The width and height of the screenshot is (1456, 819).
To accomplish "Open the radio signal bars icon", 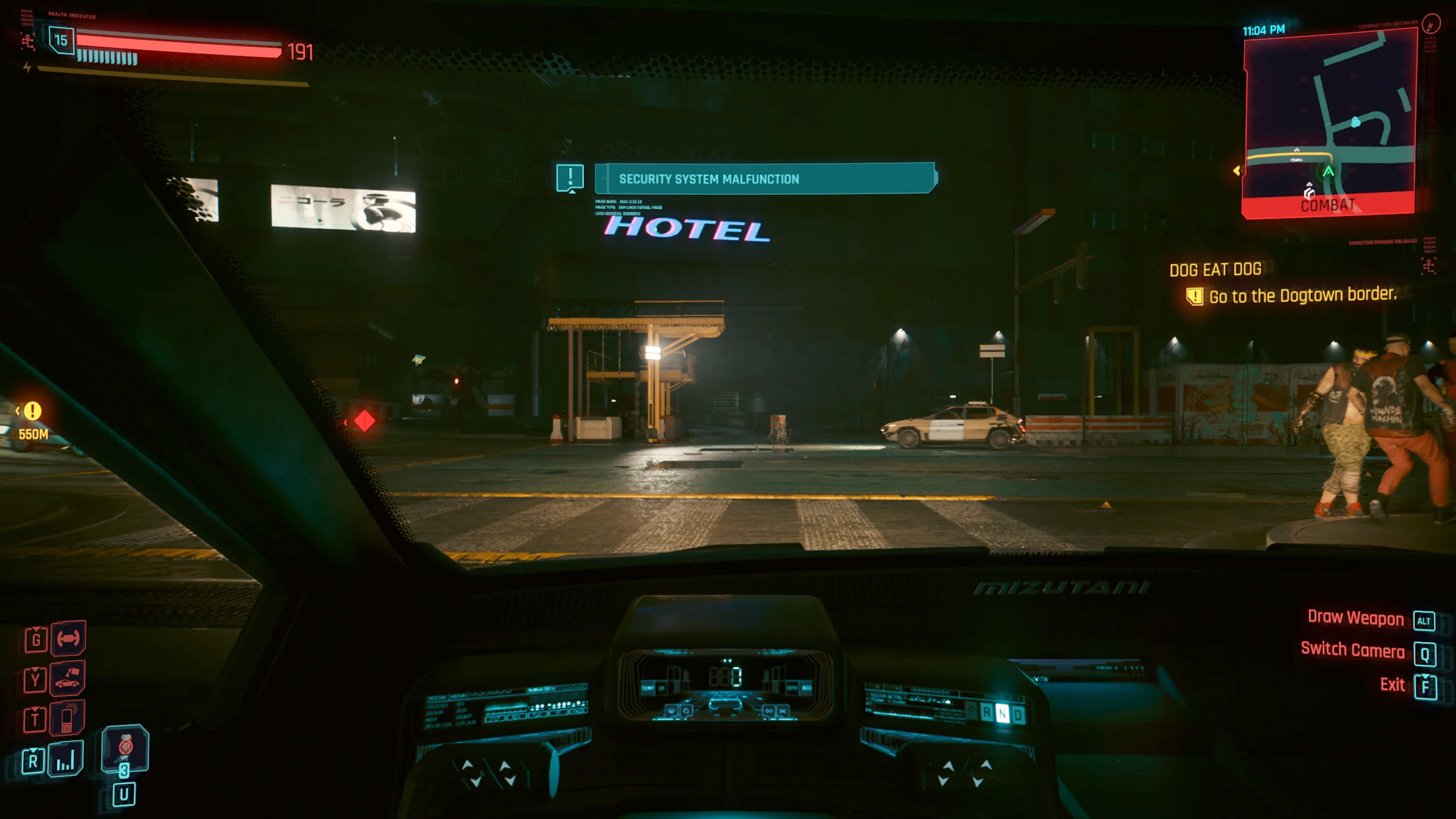I will (65, 760).
